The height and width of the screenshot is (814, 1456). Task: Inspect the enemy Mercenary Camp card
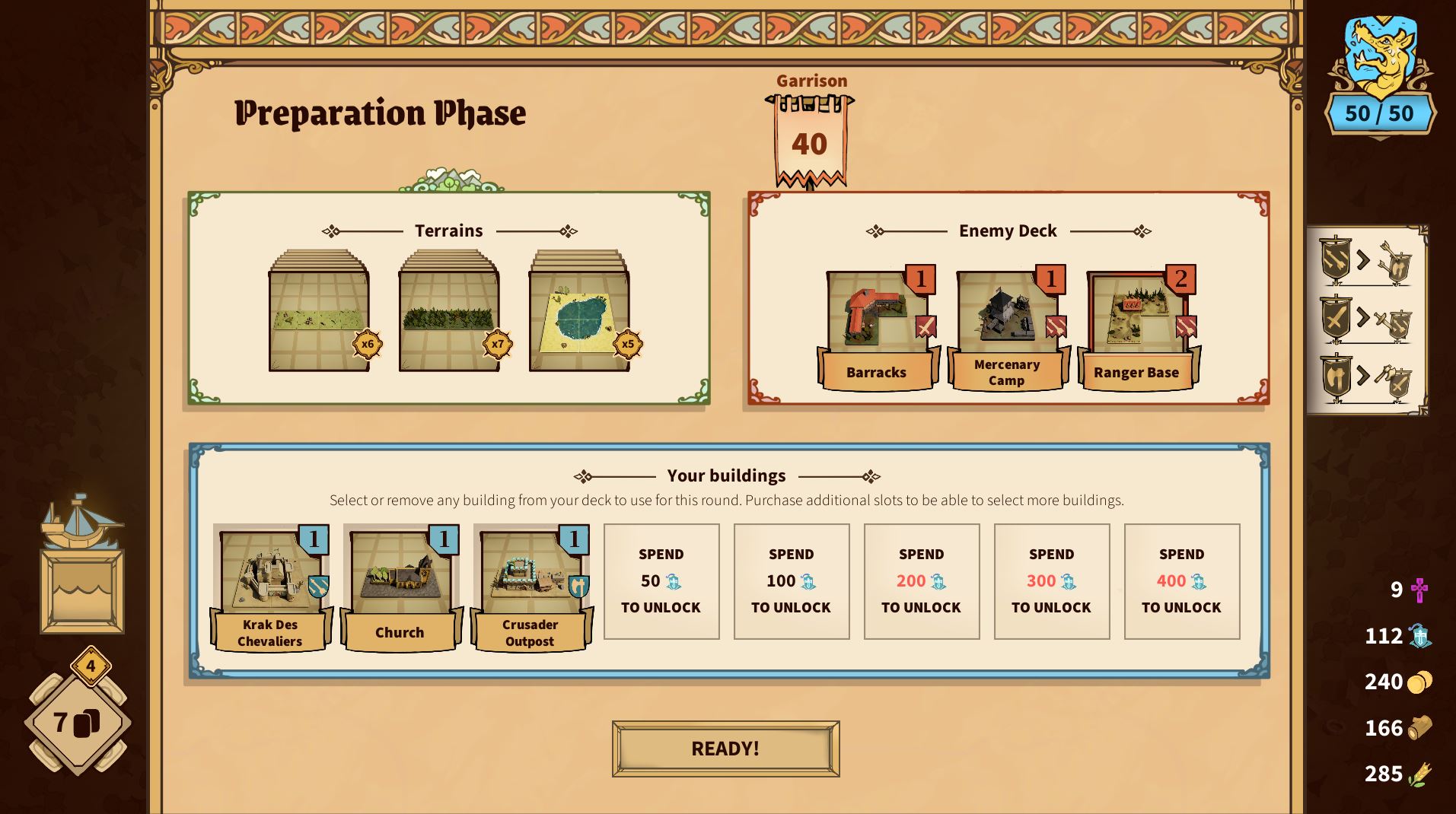click(x=1007, y=329)
